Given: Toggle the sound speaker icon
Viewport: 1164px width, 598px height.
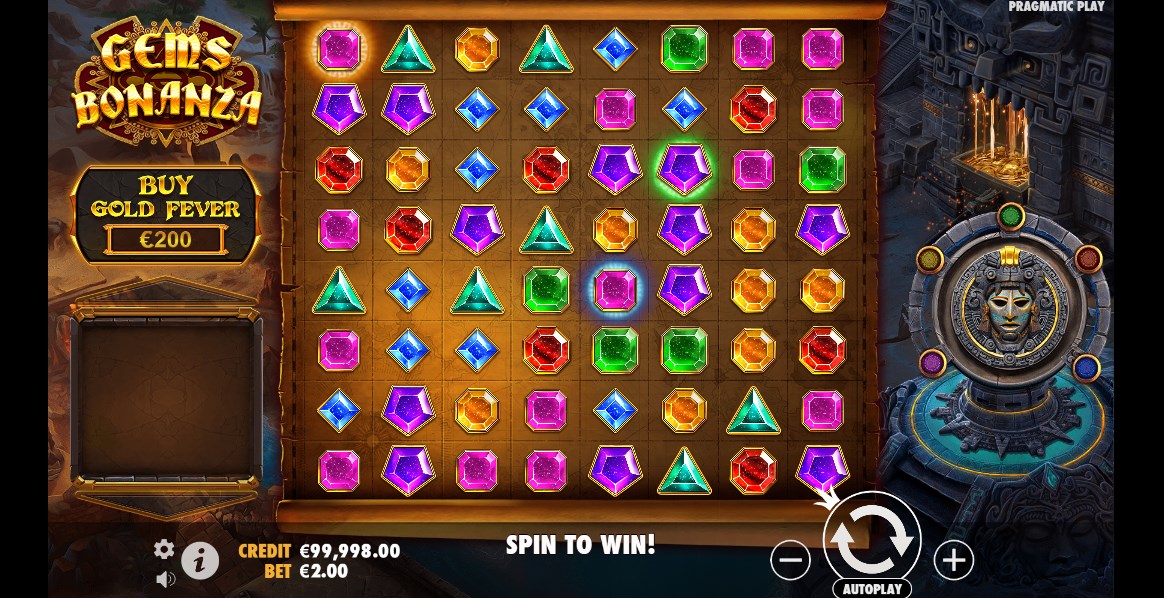Looking at the screenshot, I should [x=165, y=578].
